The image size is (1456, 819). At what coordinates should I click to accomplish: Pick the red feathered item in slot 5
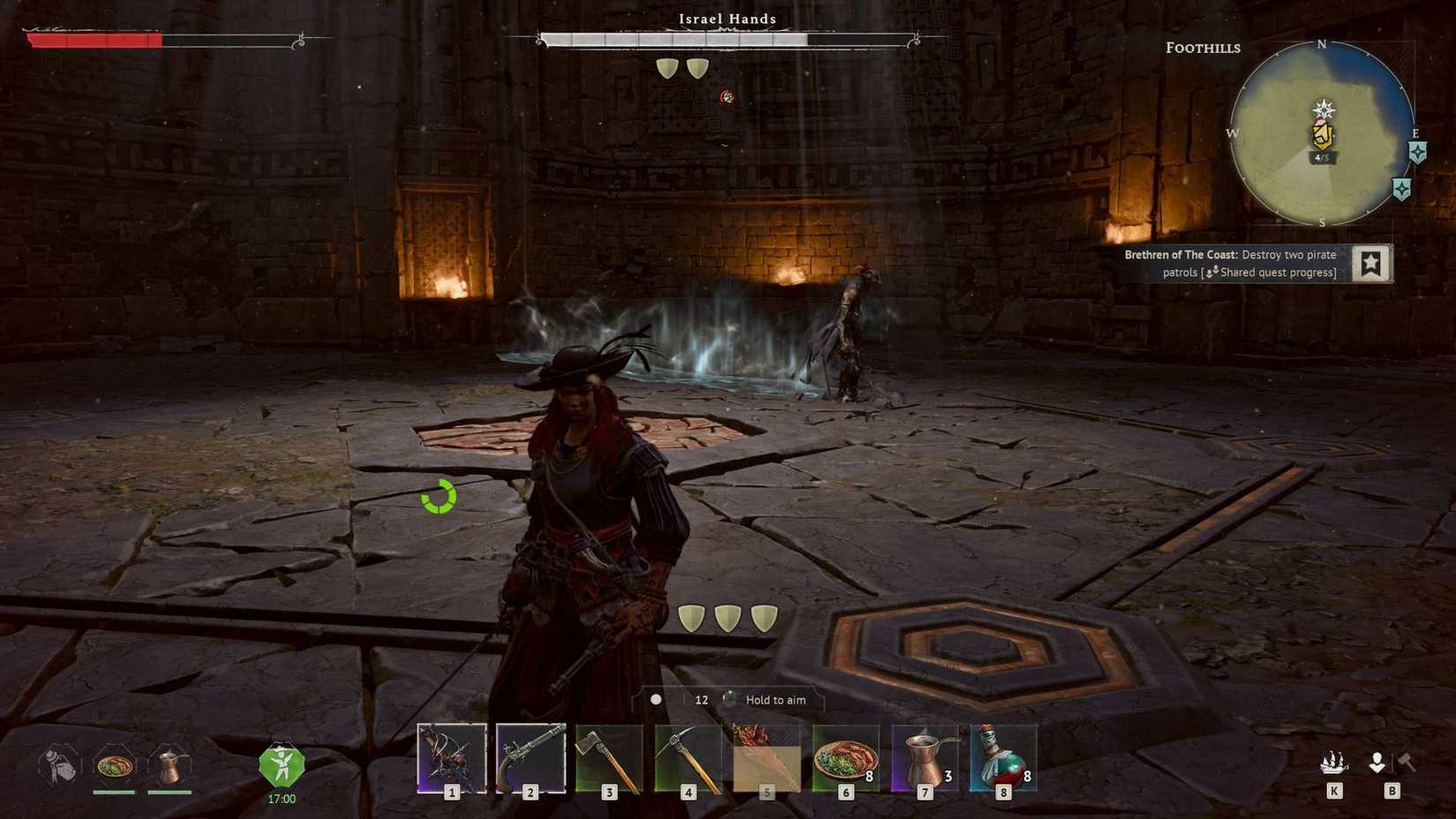767,758
